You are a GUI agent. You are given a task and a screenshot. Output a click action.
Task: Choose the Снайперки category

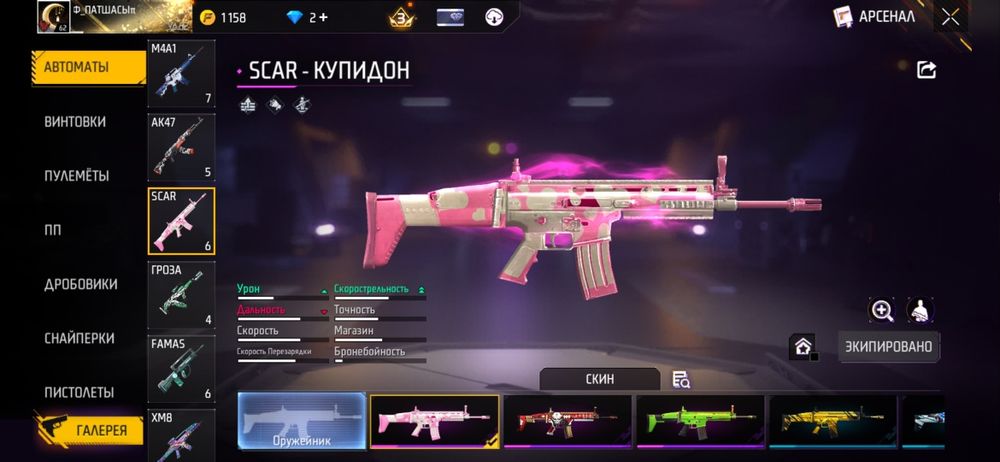click(x=79, y=338)
